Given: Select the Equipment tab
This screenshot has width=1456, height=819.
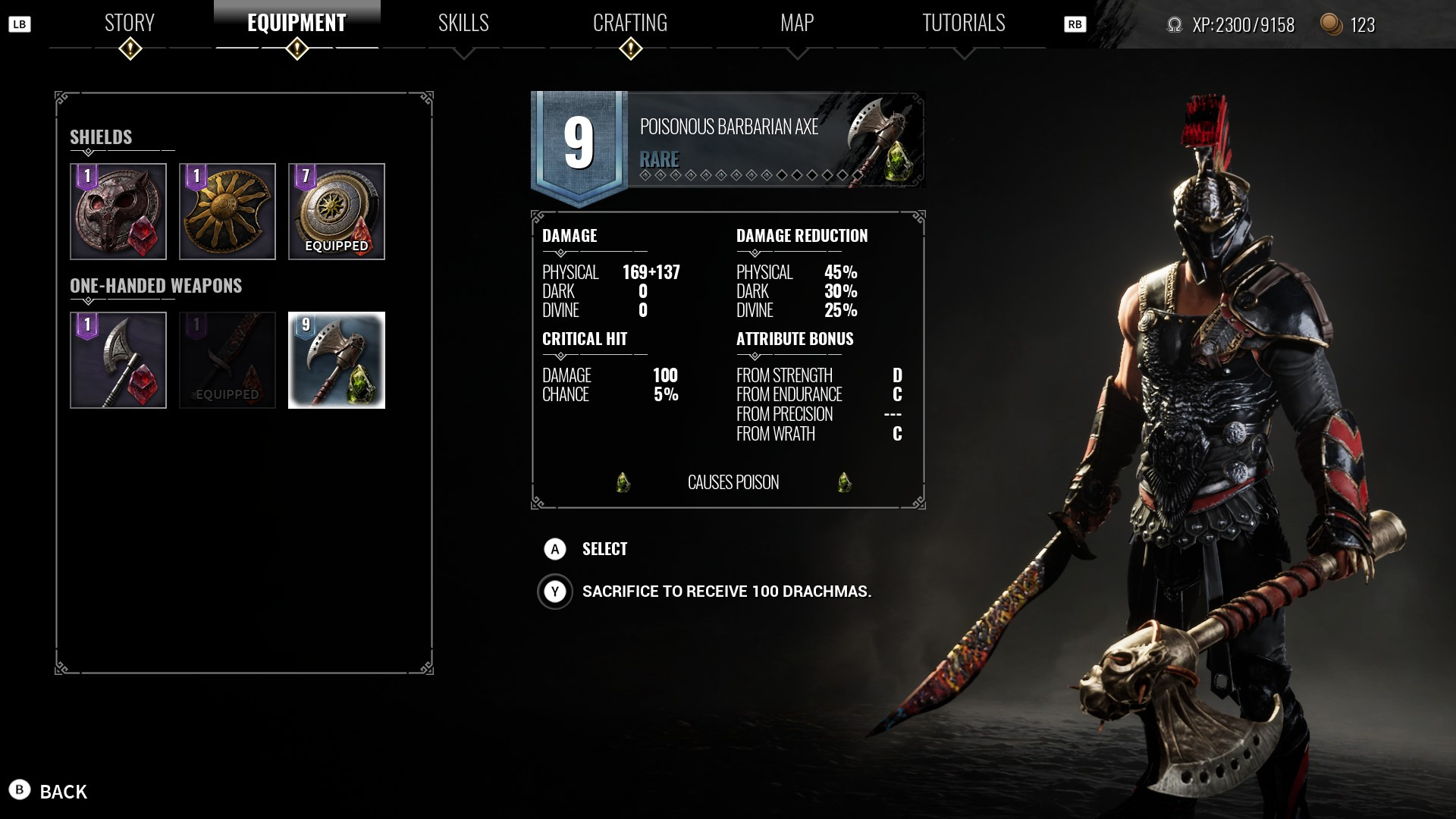Looking at the screenshot, I should 297,24.
